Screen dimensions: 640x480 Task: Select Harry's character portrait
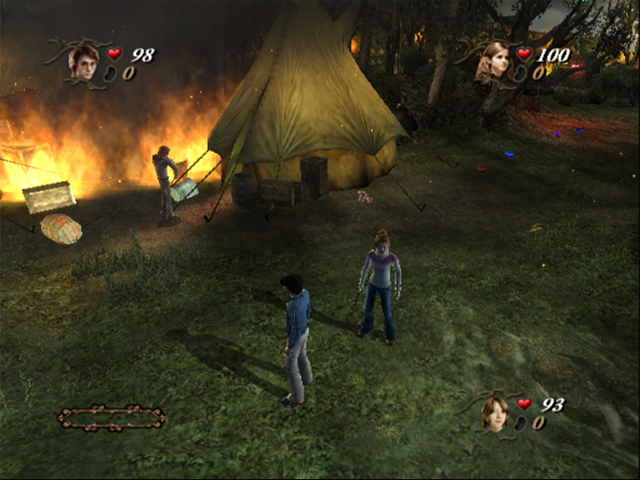(x=83, y=62)
